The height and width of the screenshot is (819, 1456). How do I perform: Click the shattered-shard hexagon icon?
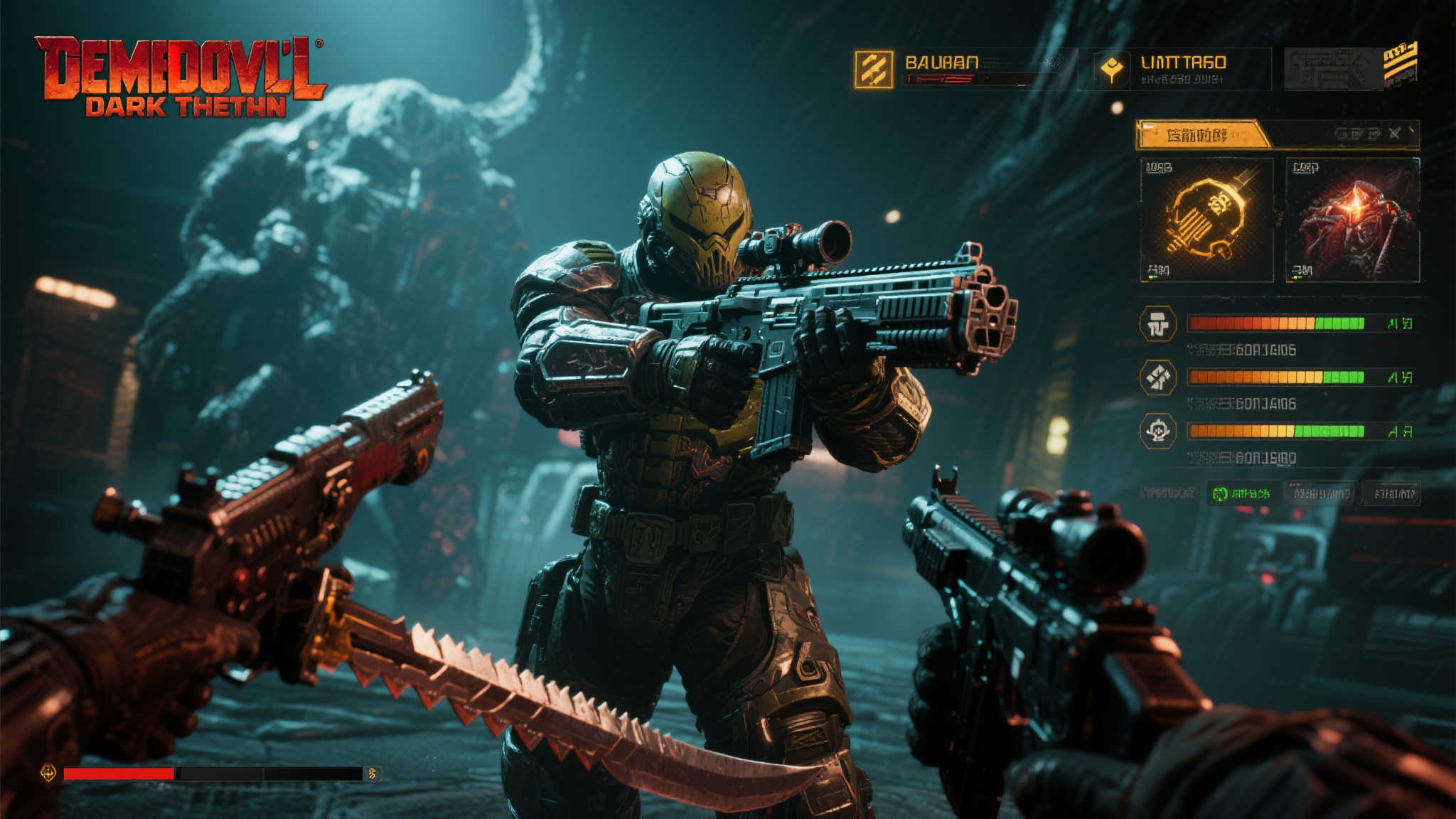[1157, 378]
